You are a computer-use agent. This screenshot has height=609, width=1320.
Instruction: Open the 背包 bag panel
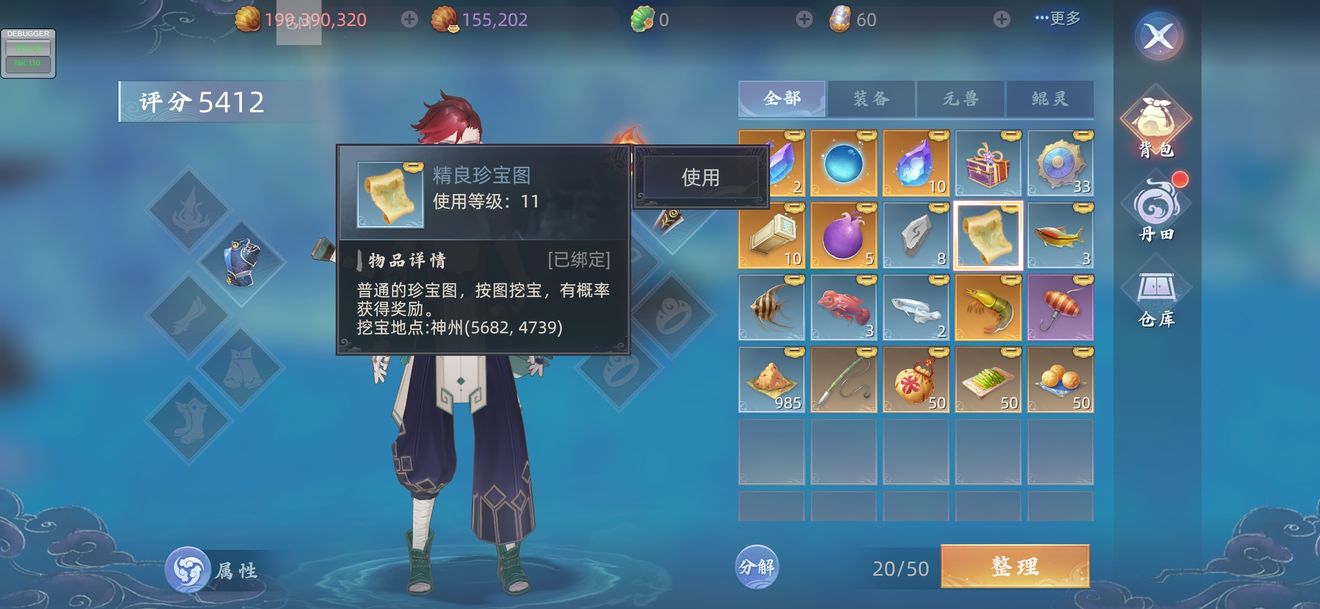pyautogui.click(x=1156, y=123)
